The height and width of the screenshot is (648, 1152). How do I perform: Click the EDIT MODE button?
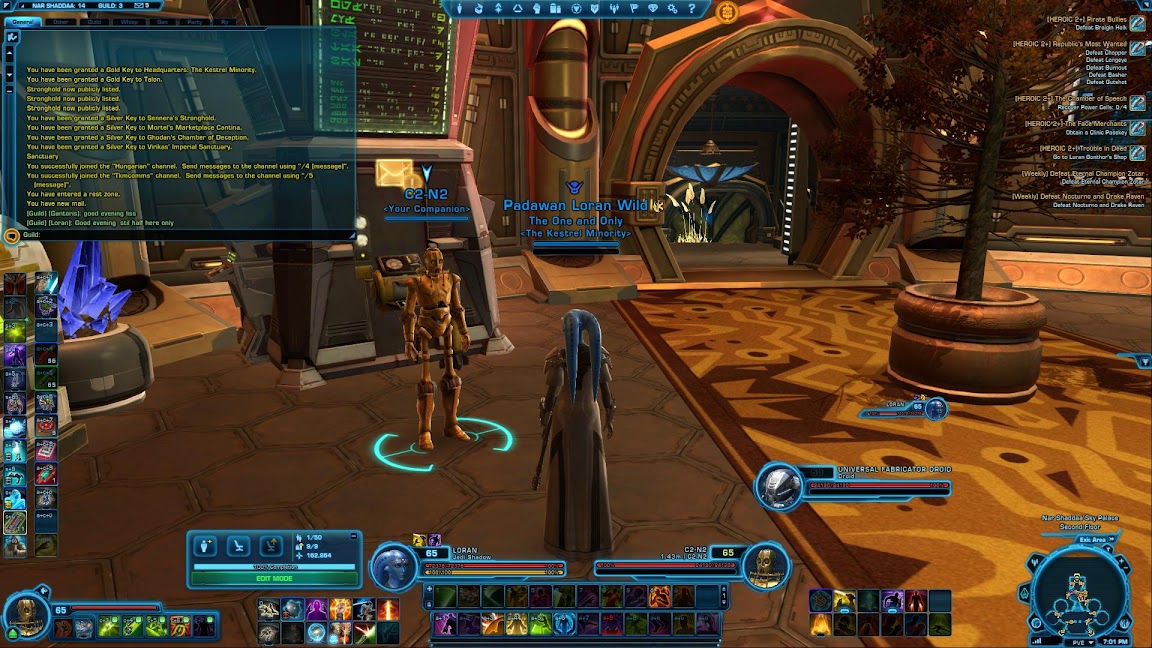pos(274,578)
